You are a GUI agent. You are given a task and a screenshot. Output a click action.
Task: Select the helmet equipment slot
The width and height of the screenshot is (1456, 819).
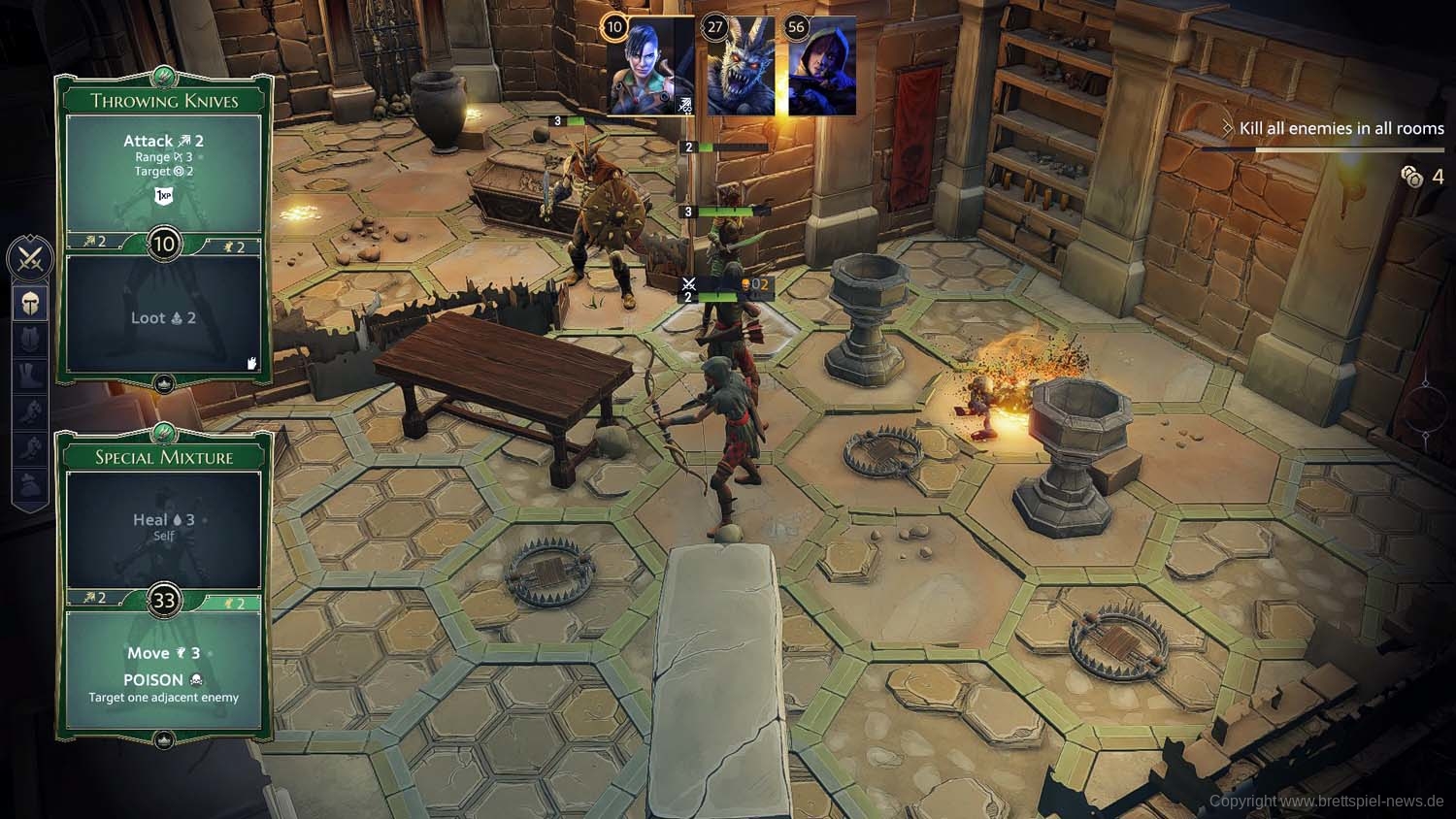click(30, 303)
